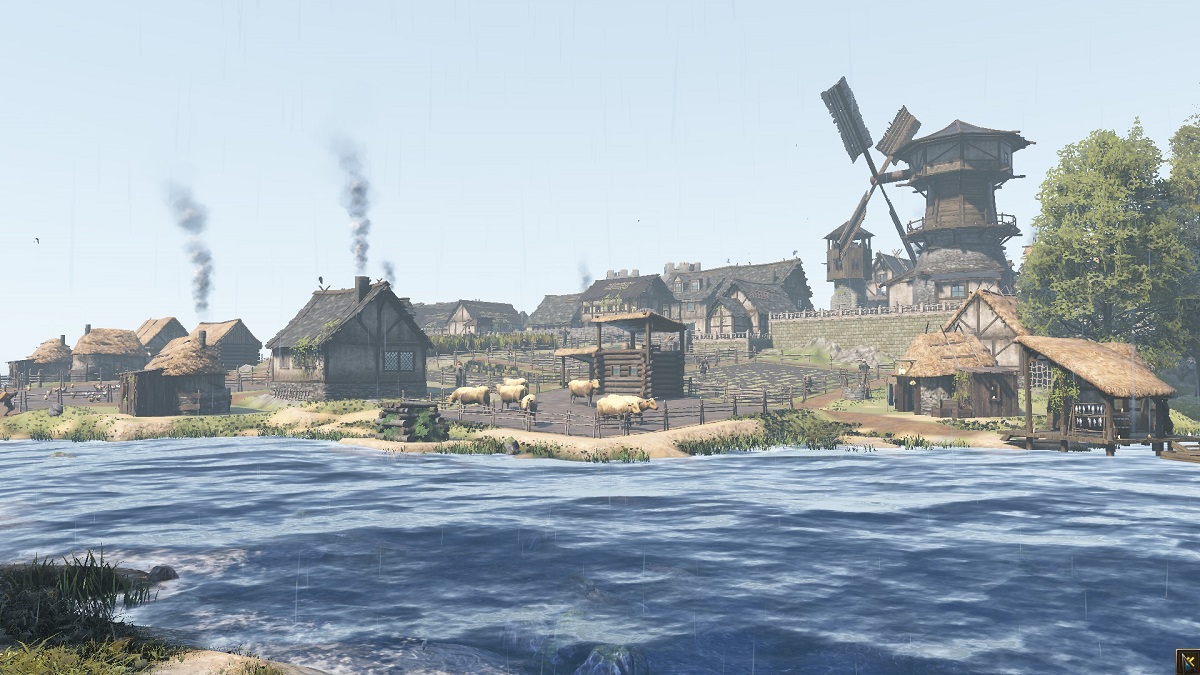This screenshot has height=675, width=1200.
Task: Click the small framed arrow icon in the corner
Action: pos(1187,662)
